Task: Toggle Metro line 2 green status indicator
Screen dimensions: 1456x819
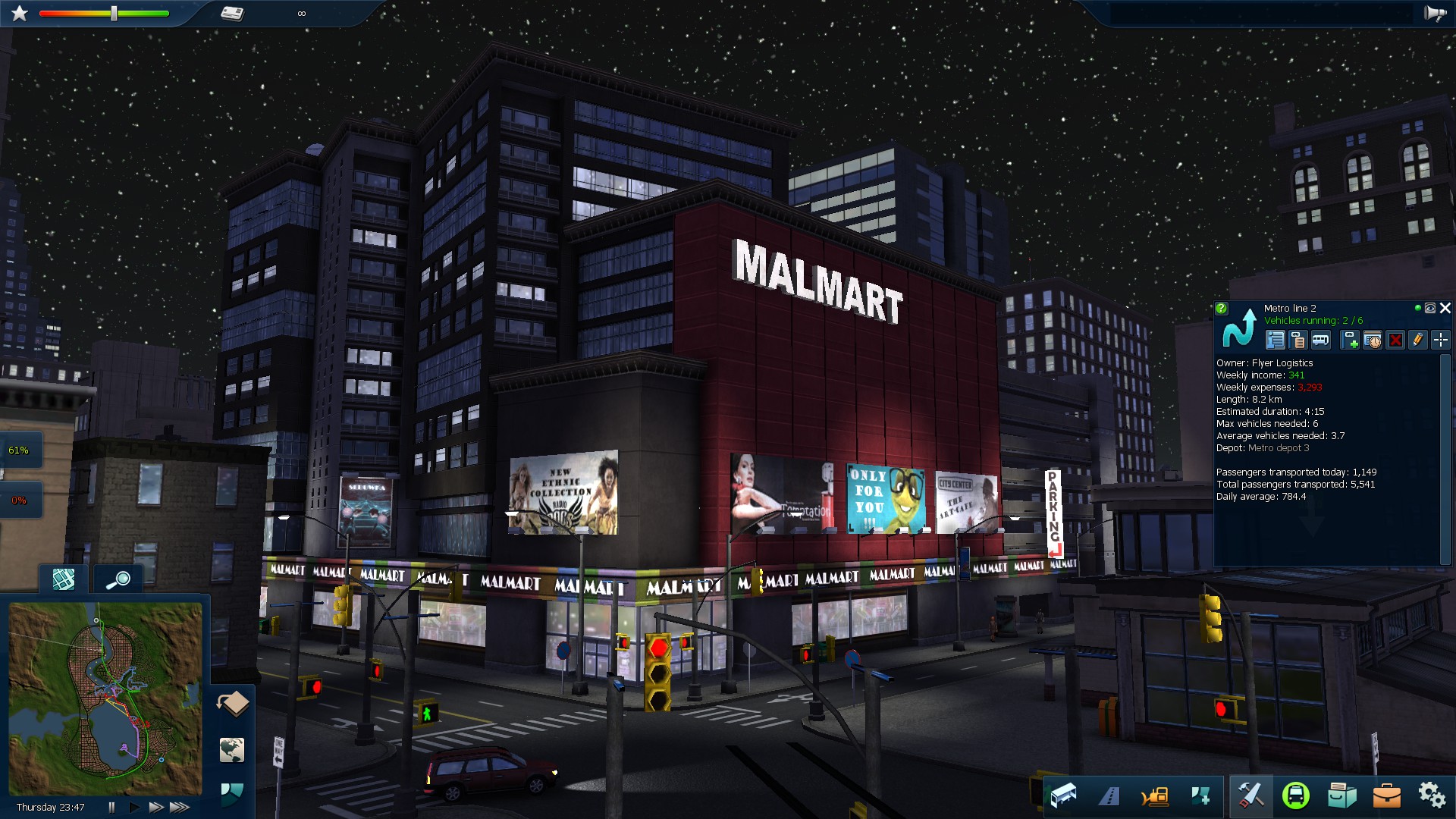Action: pyautogui.click(x=1418, y=309)
